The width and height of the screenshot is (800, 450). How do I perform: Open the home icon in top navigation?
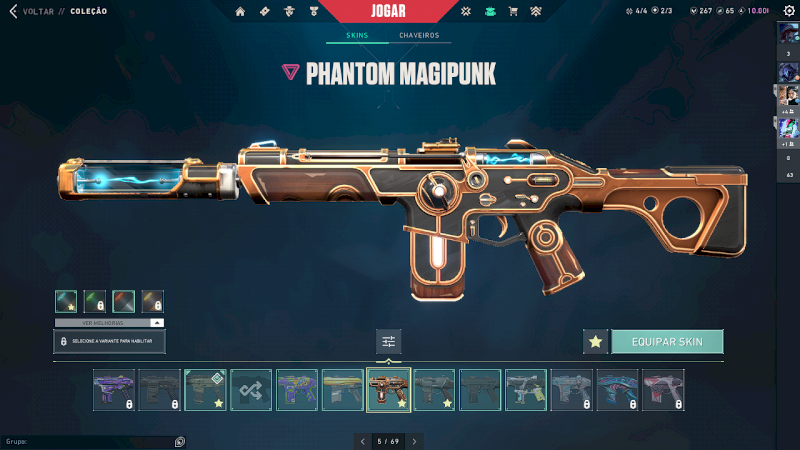point(240,12)
